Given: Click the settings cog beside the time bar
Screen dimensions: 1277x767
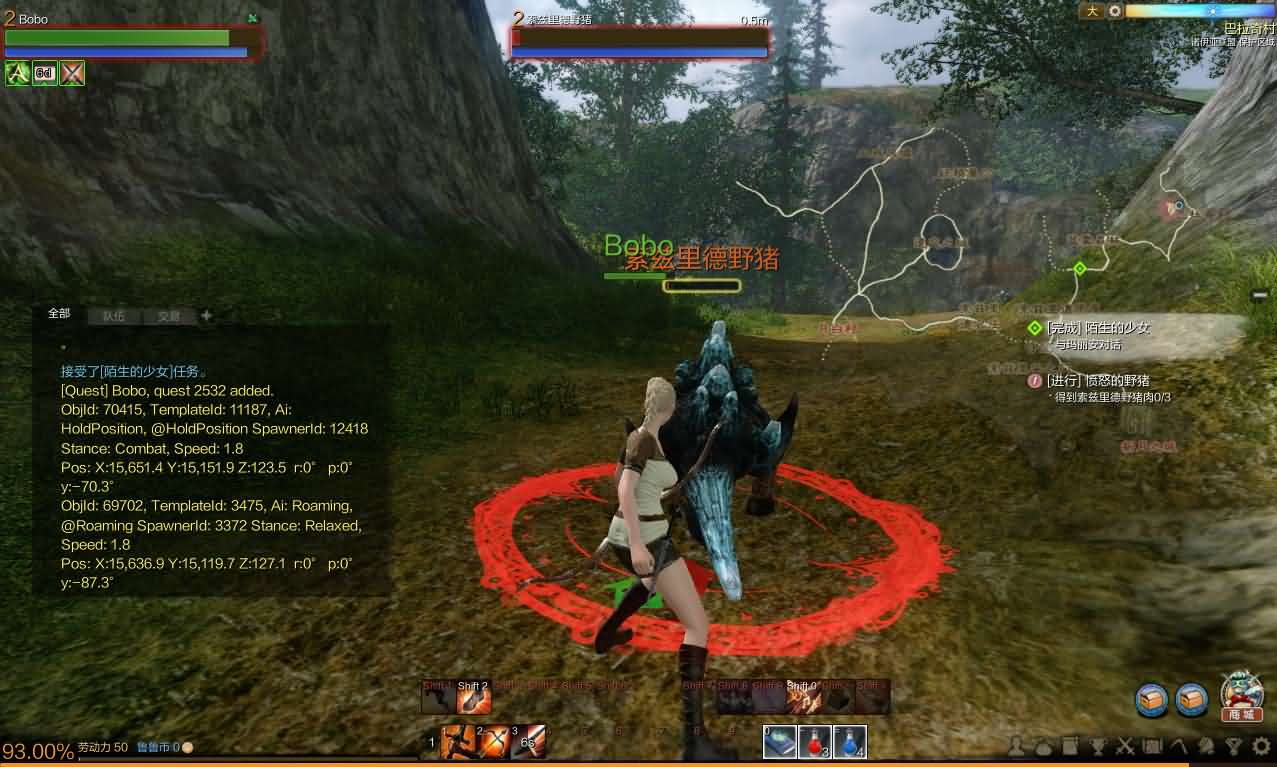Looking at the screenshot, I should [x=1115, y=11].
